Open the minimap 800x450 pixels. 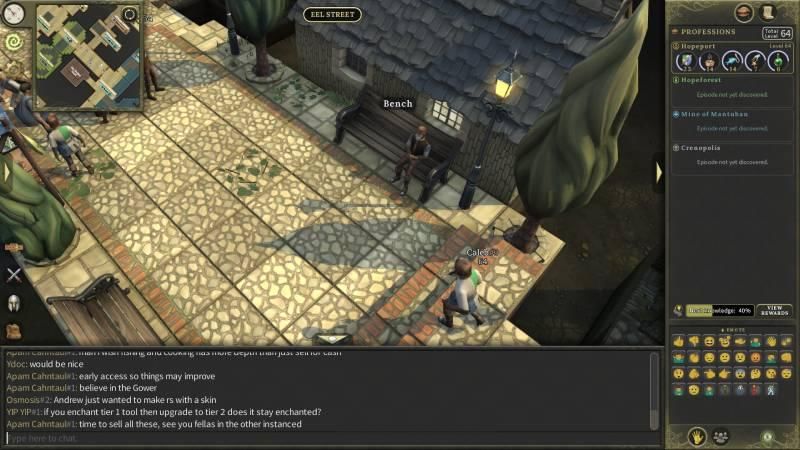pos(88,56)
